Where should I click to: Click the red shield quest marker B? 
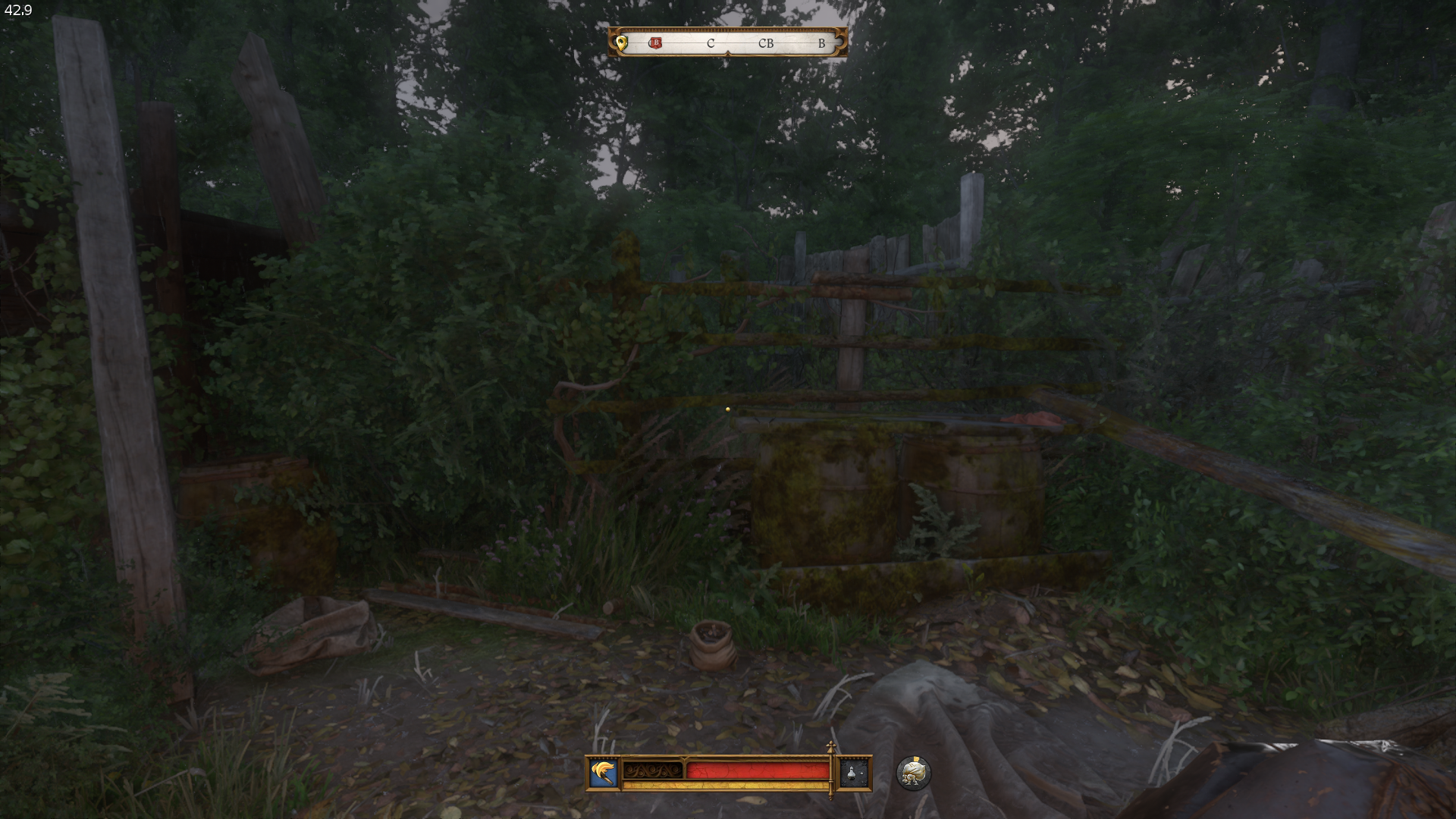[656, 43]
